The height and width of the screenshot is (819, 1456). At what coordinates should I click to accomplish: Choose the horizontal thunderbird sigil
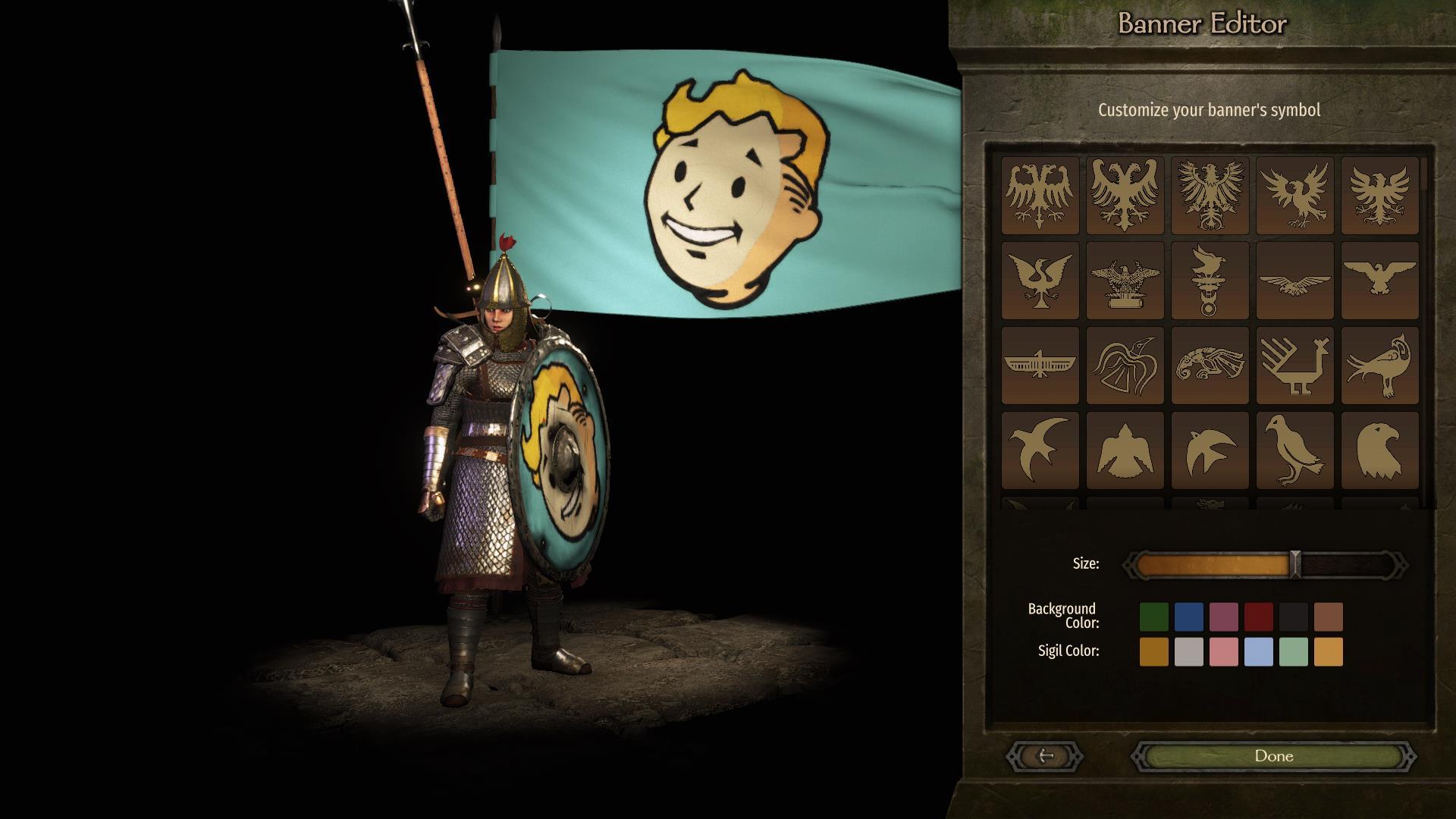click(1040, 366)
